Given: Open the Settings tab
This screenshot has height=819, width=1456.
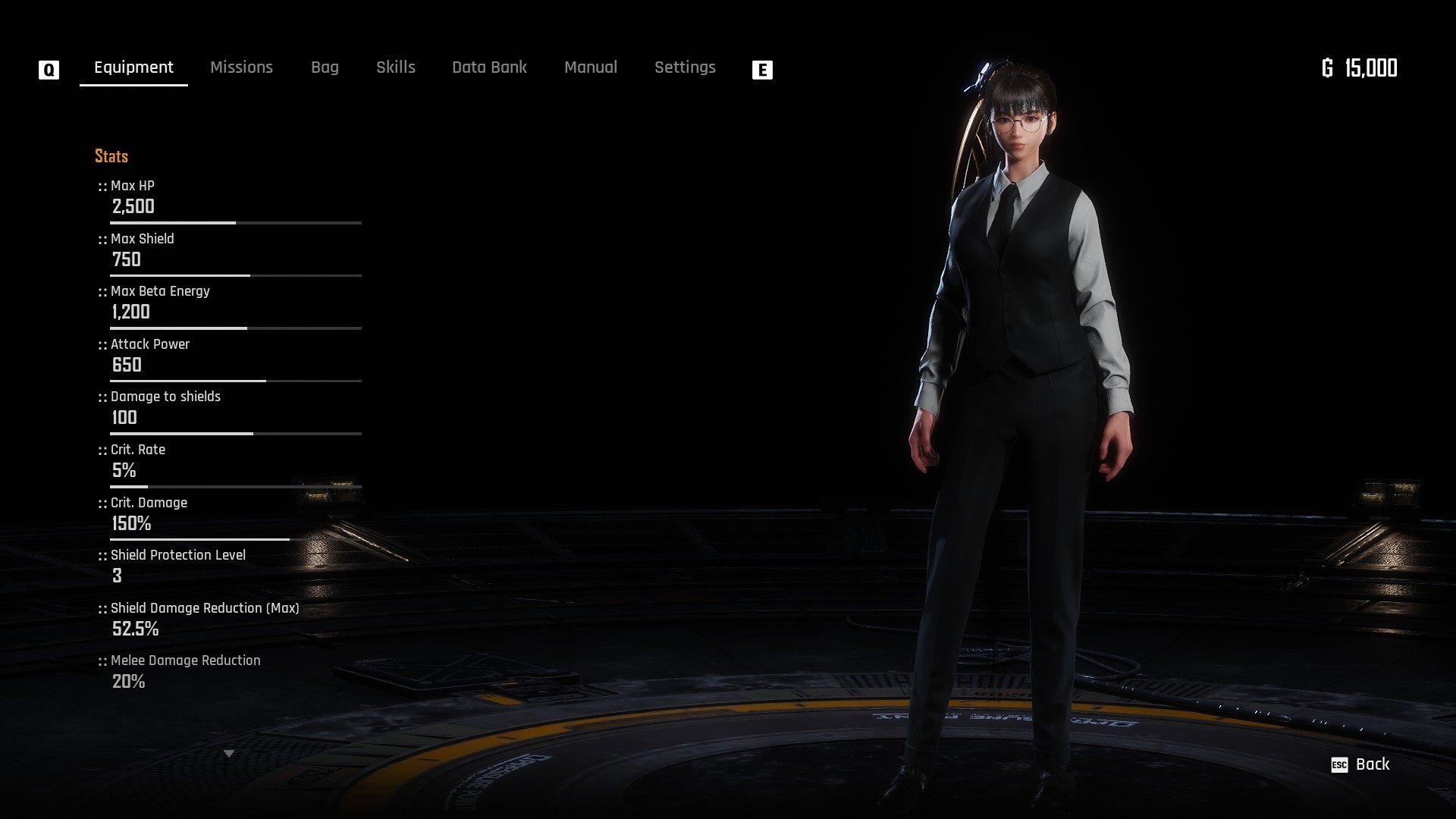Looking at the screenshot, I should tap(685, 67).
